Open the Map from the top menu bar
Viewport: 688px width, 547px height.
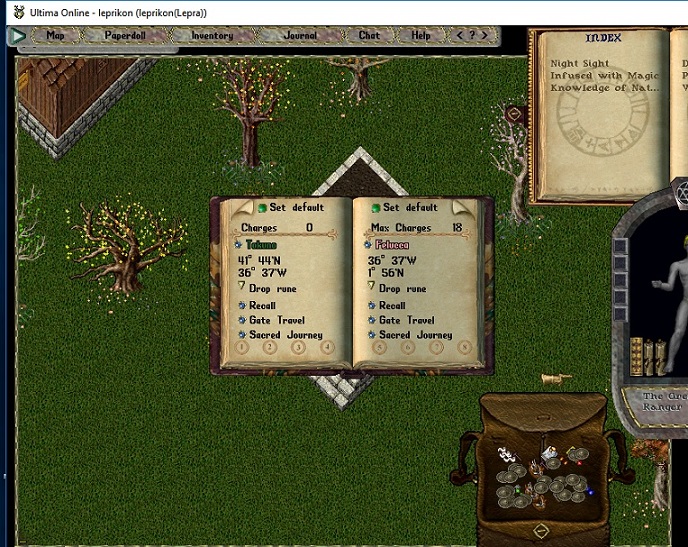pos(55,35)
